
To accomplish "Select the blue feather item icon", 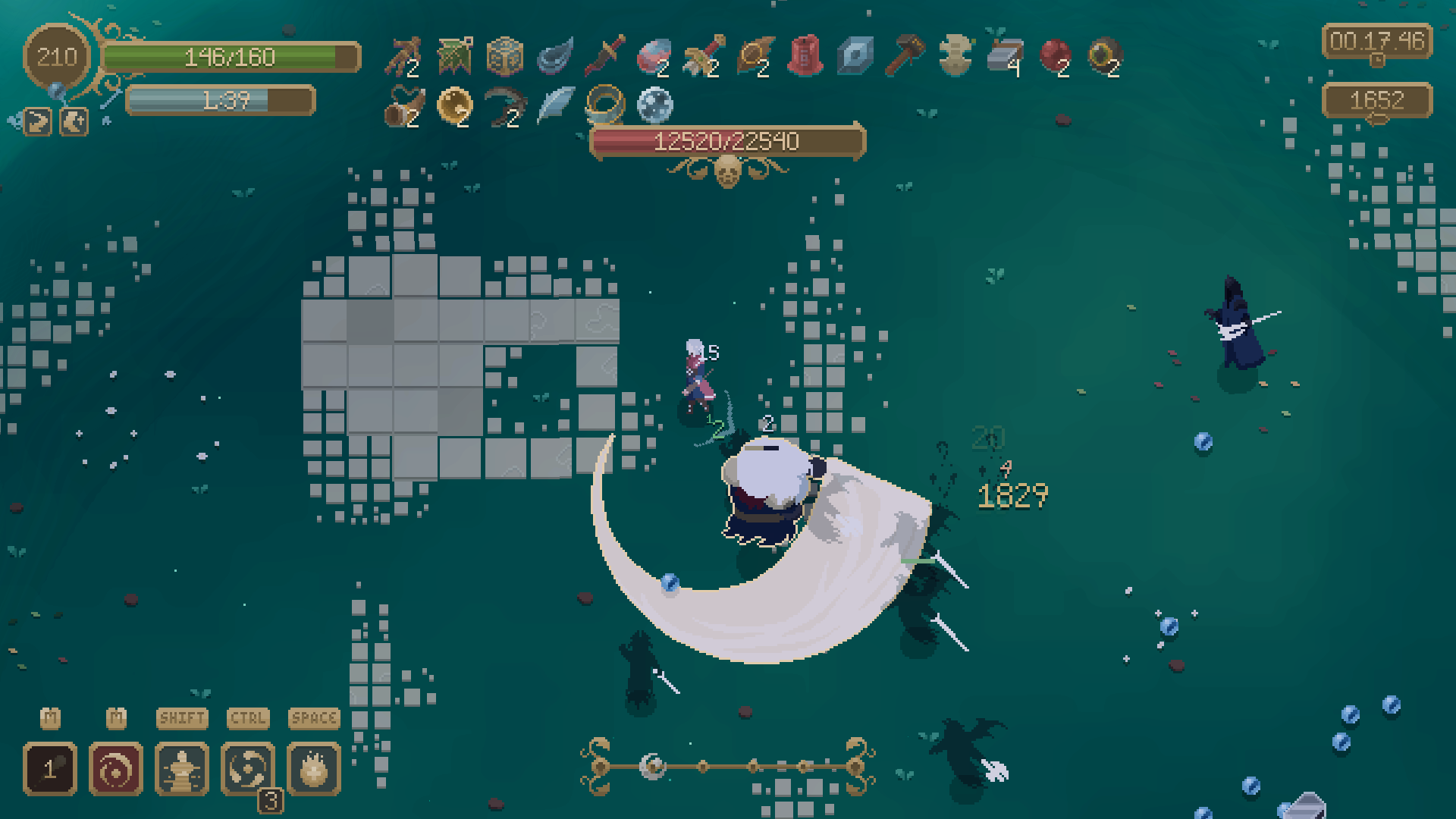I will 555,105.
